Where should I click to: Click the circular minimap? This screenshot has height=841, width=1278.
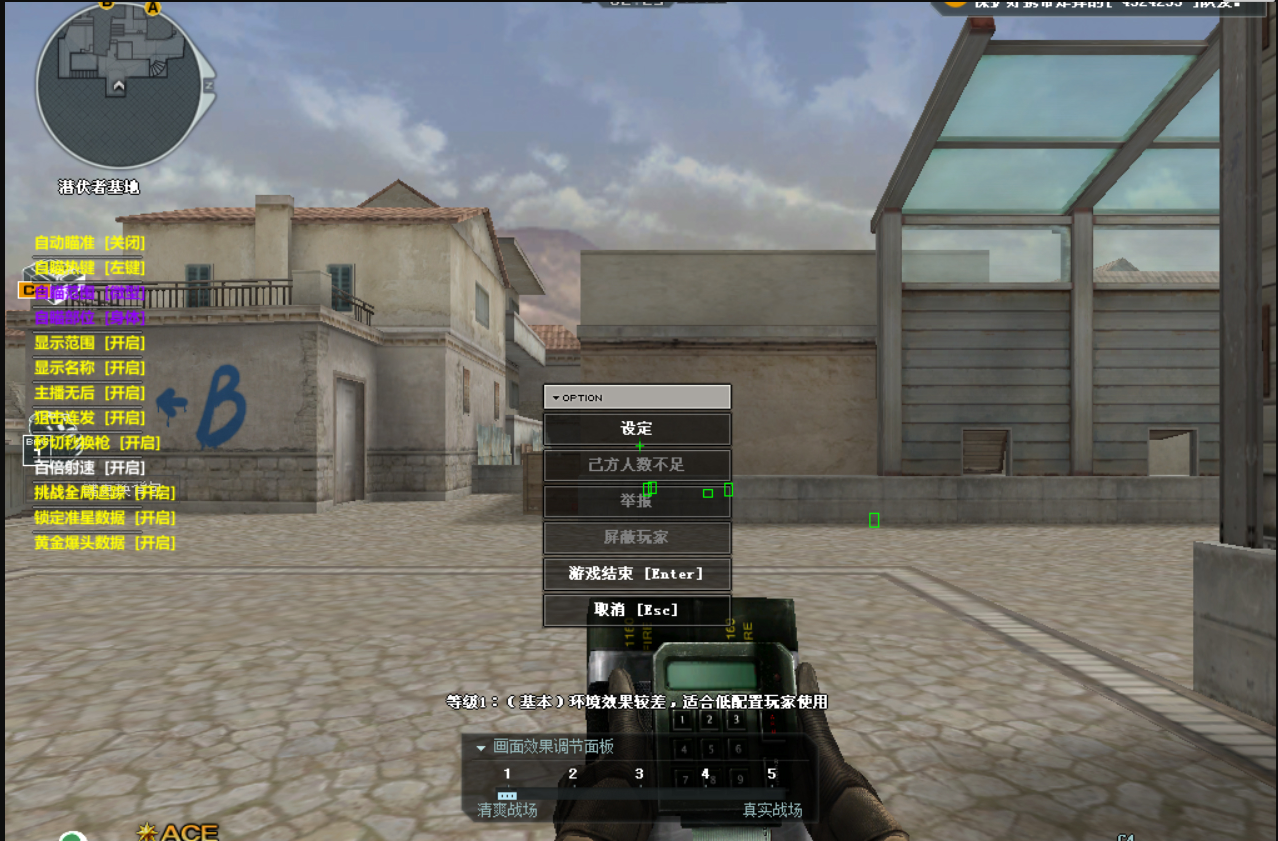(120, 84)
